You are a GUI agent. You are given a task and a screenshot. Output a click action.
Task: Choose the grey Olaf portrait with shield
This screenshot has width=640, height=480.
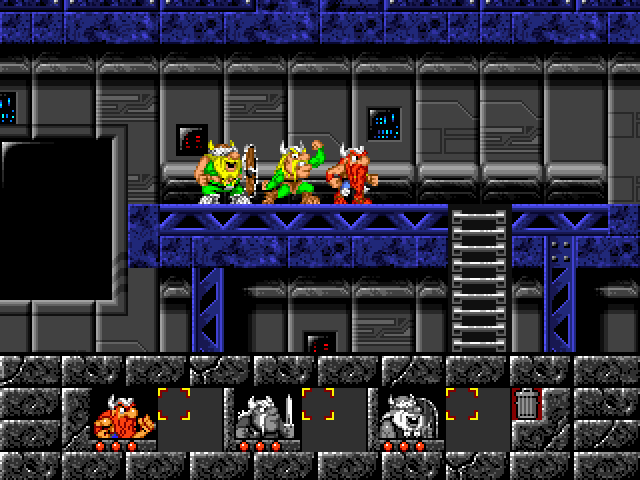point(410,415)
